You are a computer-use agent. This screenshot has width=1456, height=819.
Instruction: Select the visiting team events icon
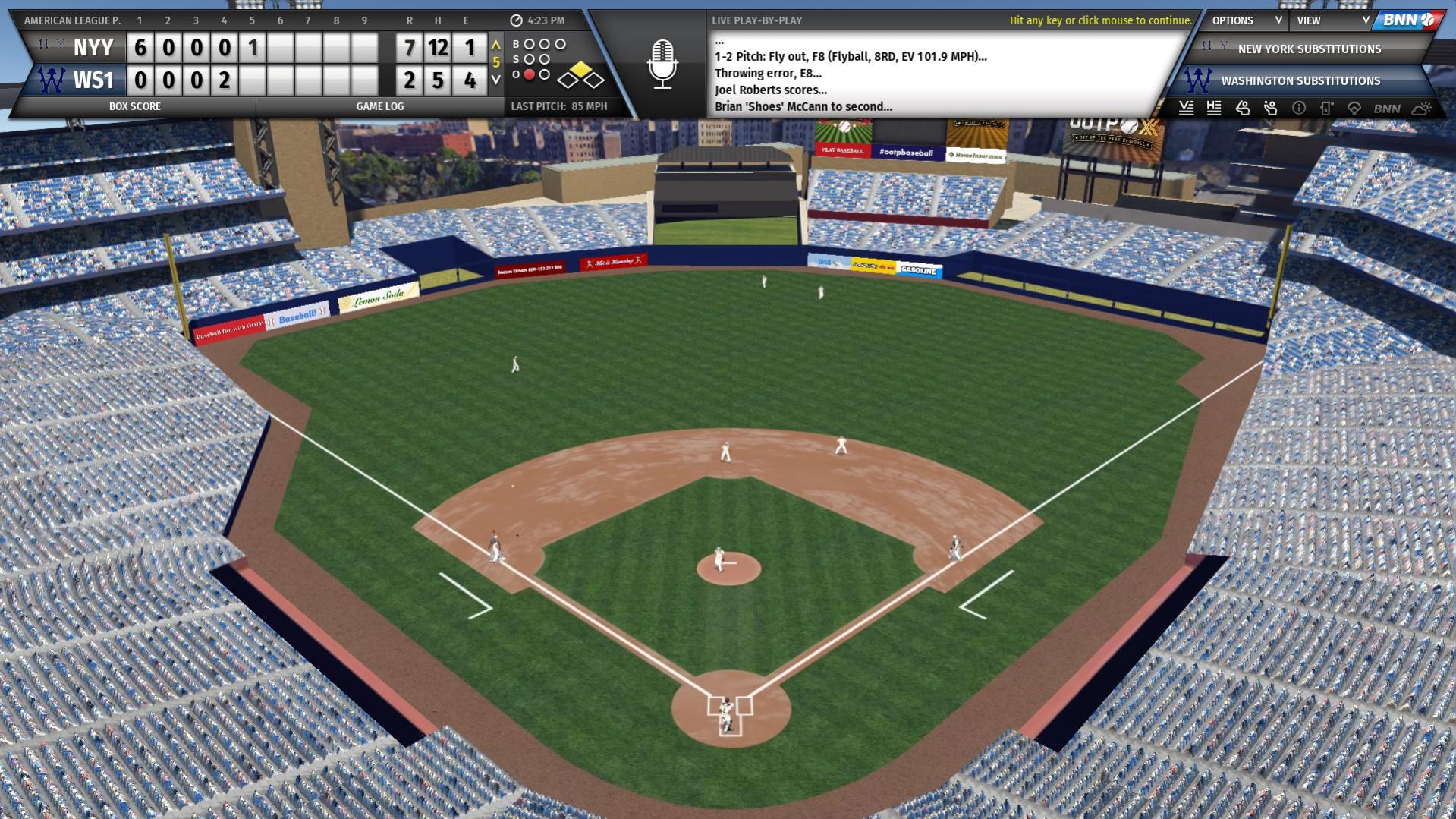1186,109
